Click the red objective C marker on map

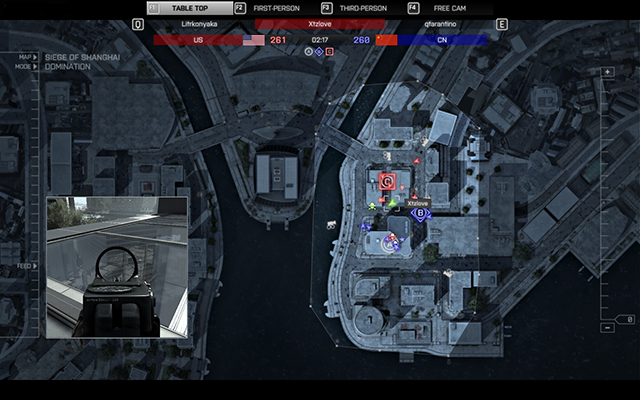click(387, 181)
